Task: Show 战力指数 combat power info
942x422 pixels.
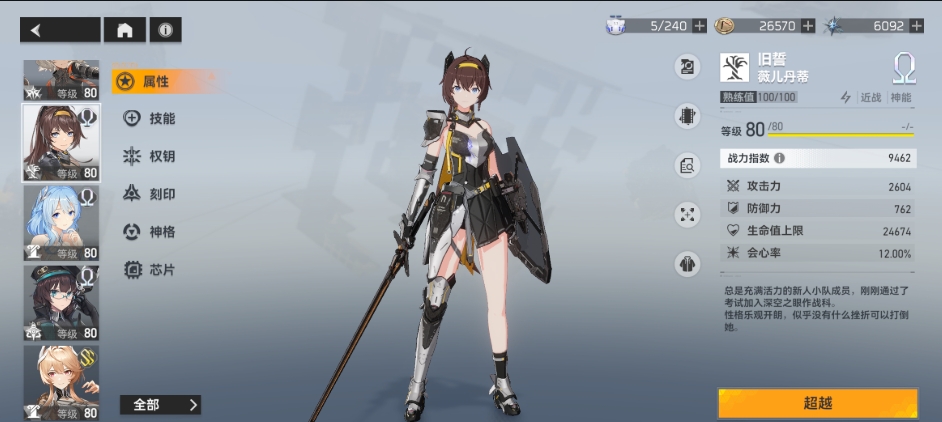Action: pyautogui.click(x=779, y=158)
